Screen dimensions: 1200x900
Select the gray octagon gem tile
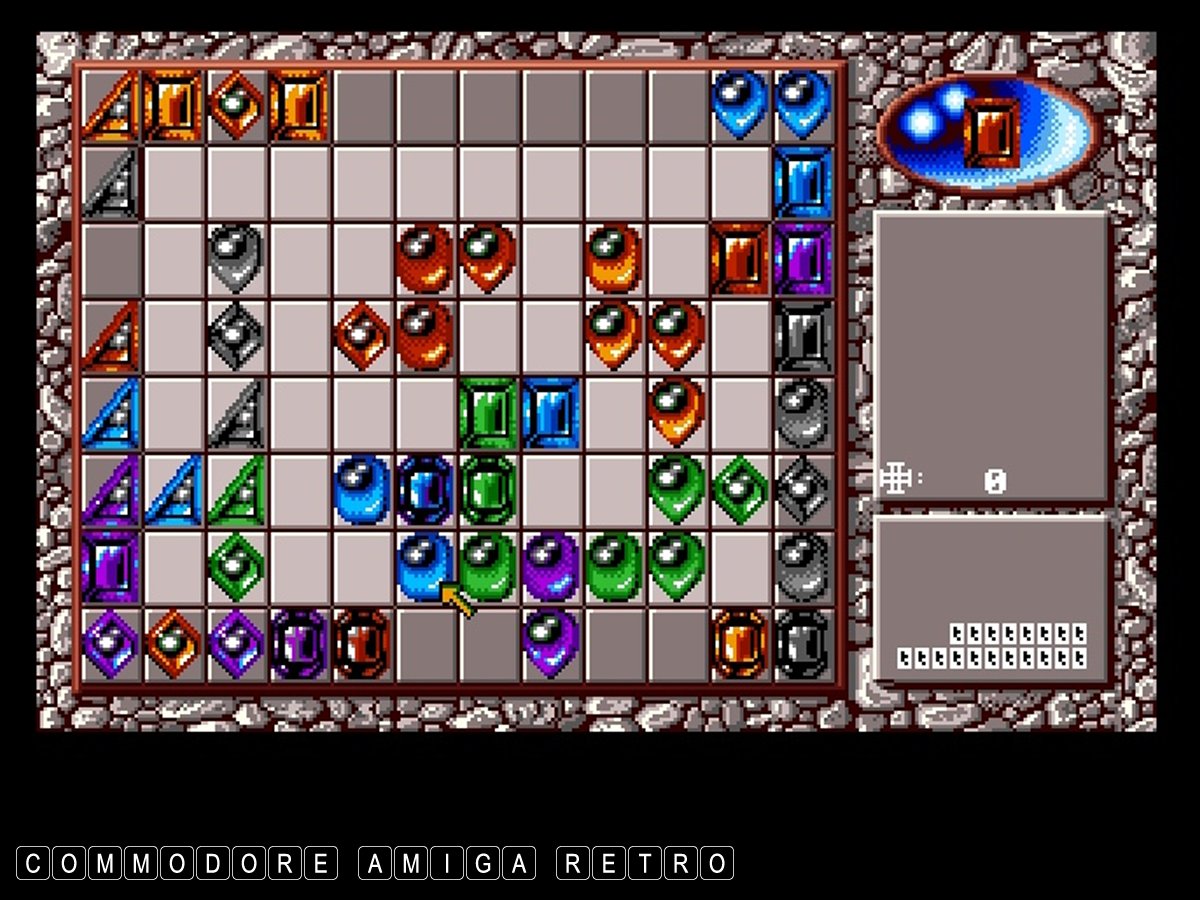click(x=802, y=643)
